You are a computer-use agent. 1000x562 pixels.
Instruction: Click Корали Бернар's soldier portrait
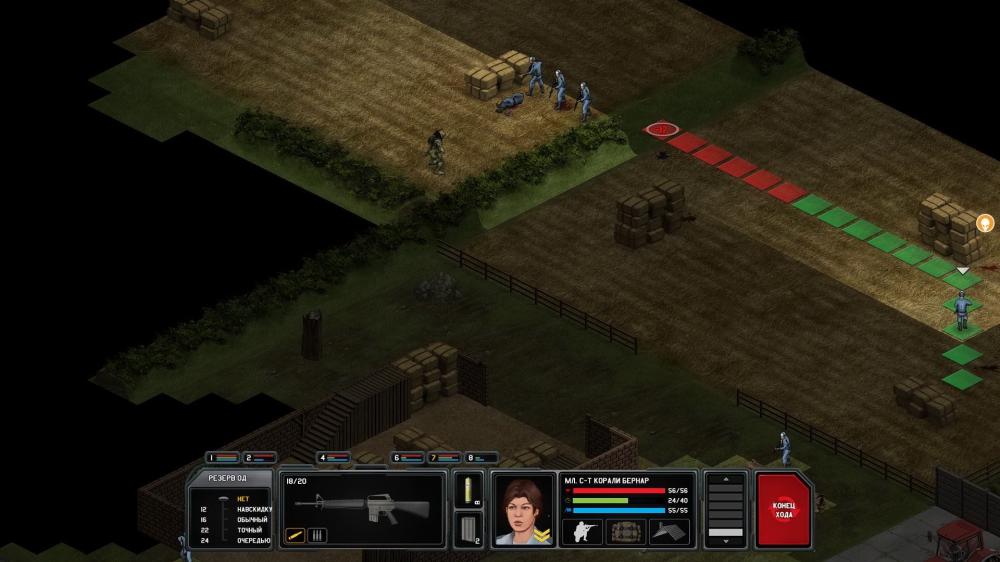click(523, 509)
